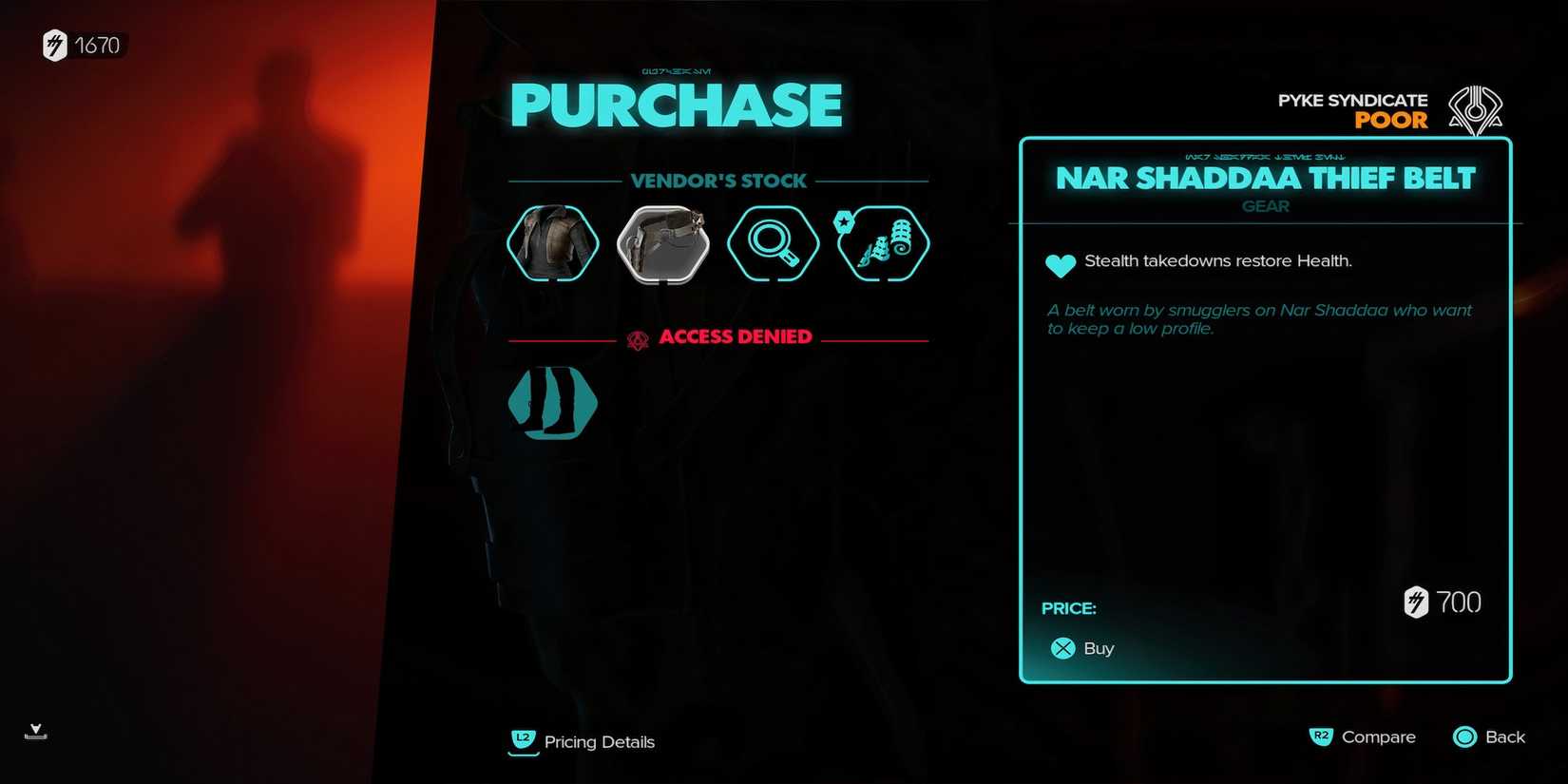This screenshot has width=1568, height=784.
Task: Click the GEAR category label on the item card
Action: point(1265,205)
